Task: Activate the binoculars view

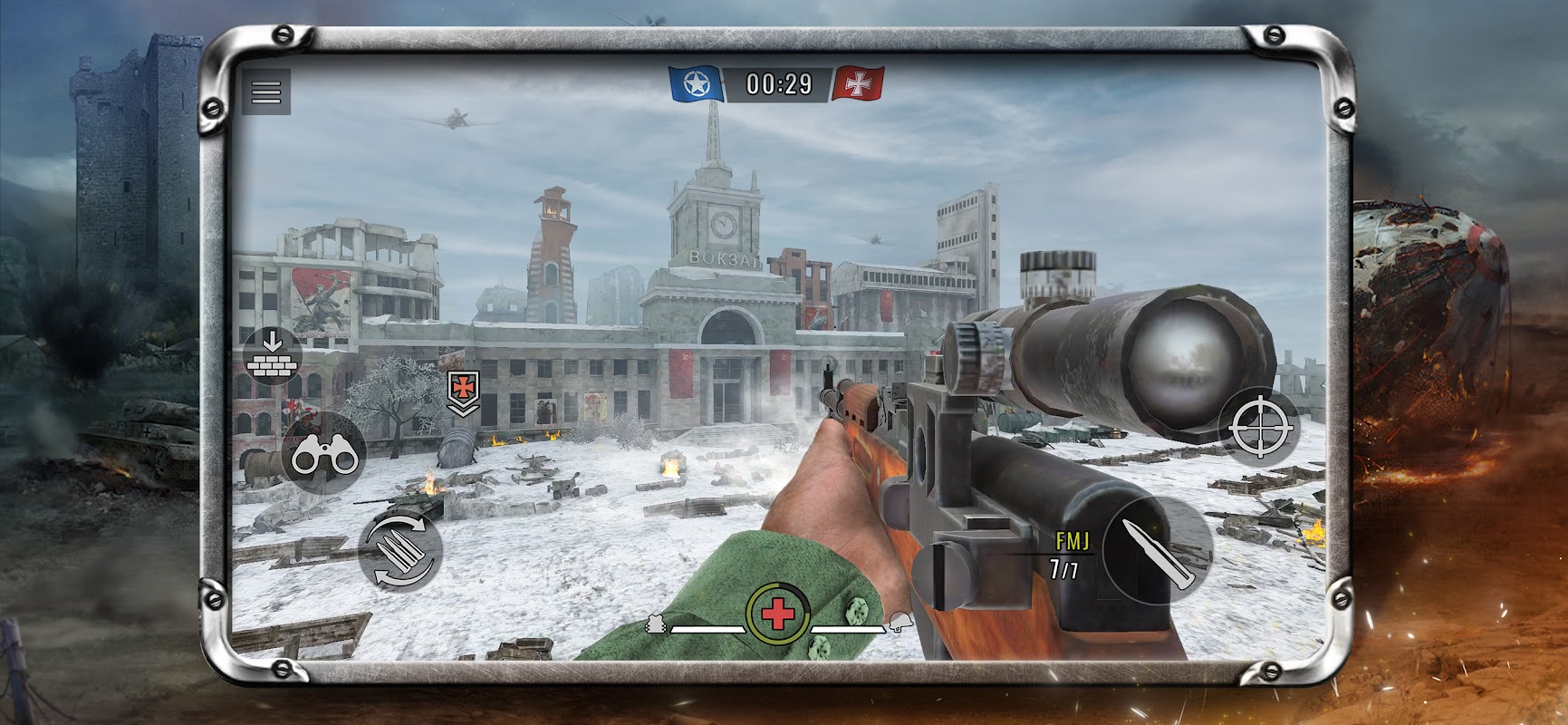Action: (323, 453)
